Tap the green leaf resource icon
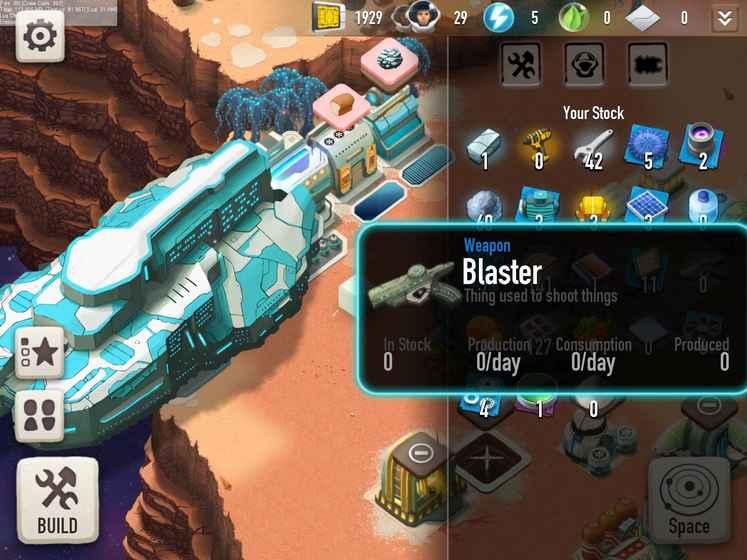Screen dimensions: 747x560 click(x=571, y=17)
